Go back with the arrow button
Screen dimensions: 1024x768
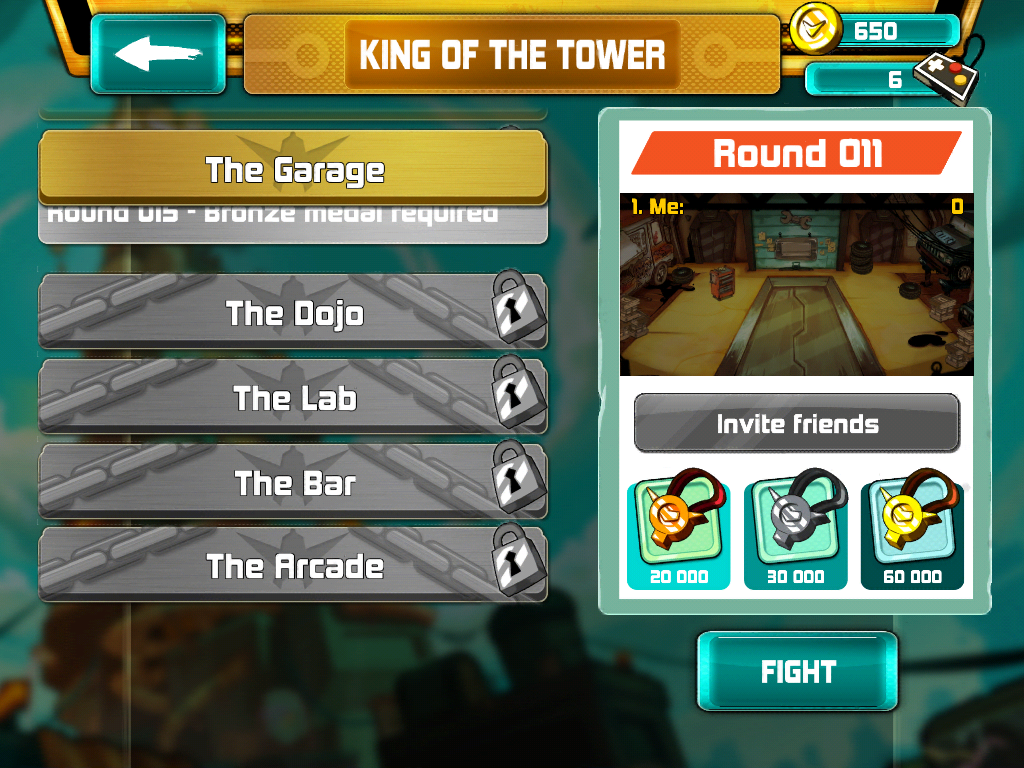(x=158, y=54)
